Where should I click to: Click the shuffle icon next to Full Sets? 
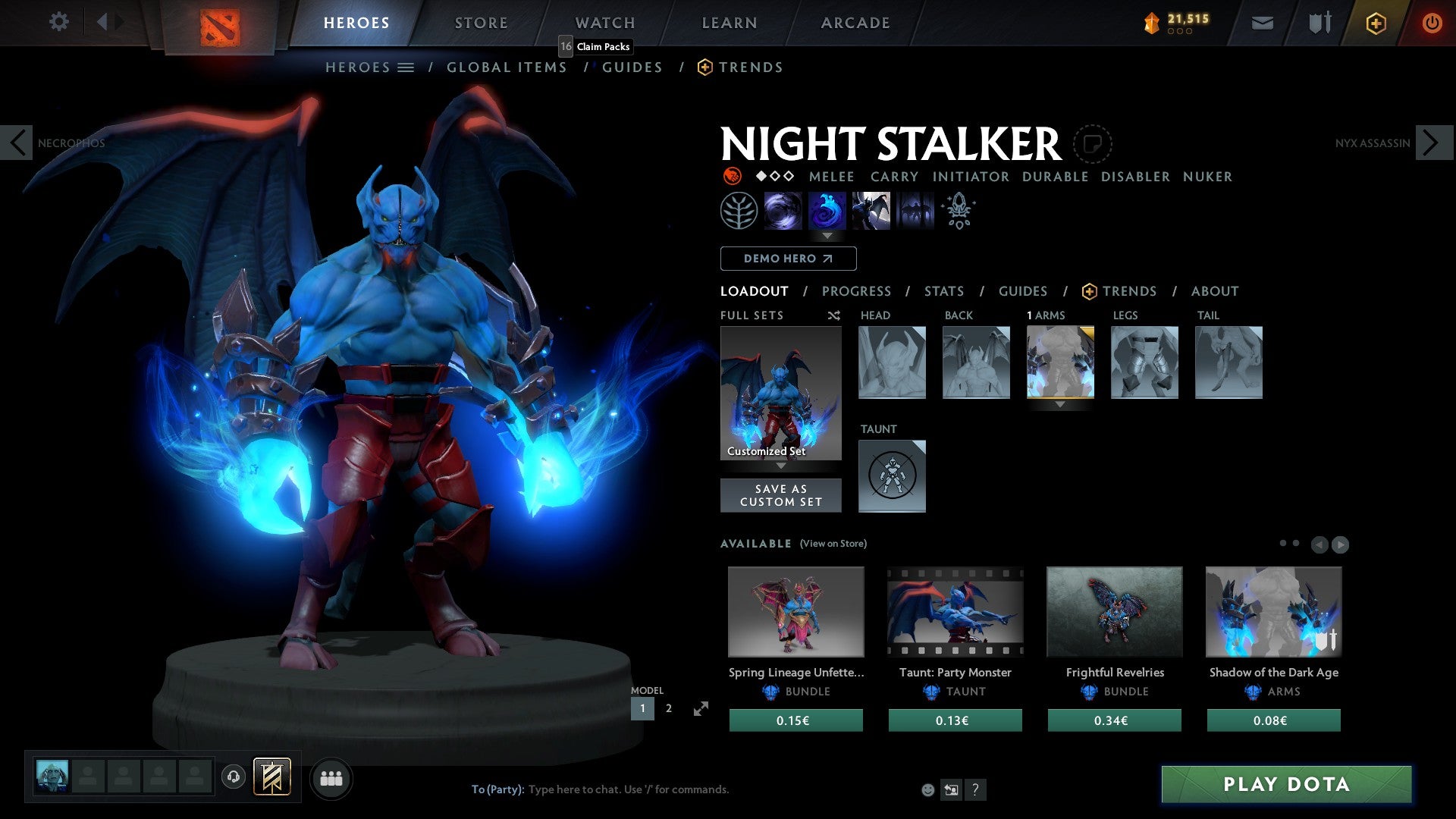(x=833, y=315)
